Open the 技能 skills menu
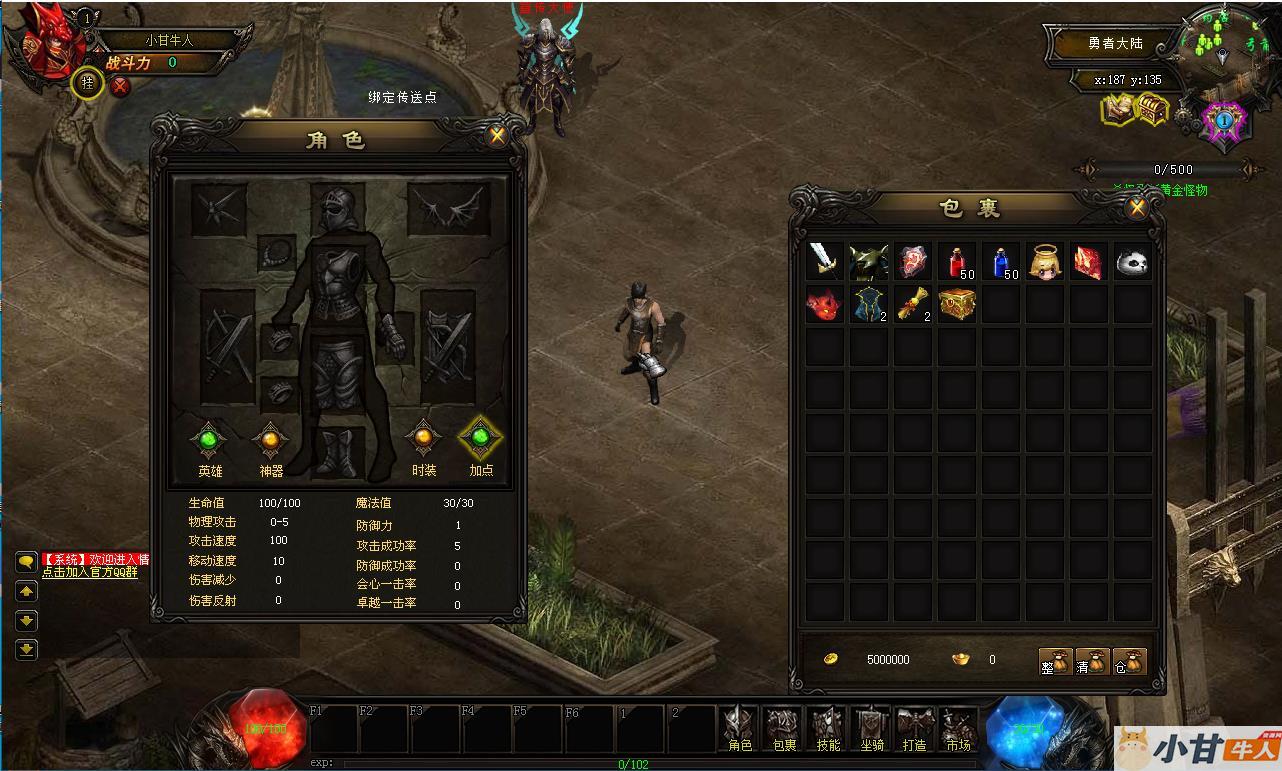Viewport: 1282px width, 771px height. tap(827, 728)
